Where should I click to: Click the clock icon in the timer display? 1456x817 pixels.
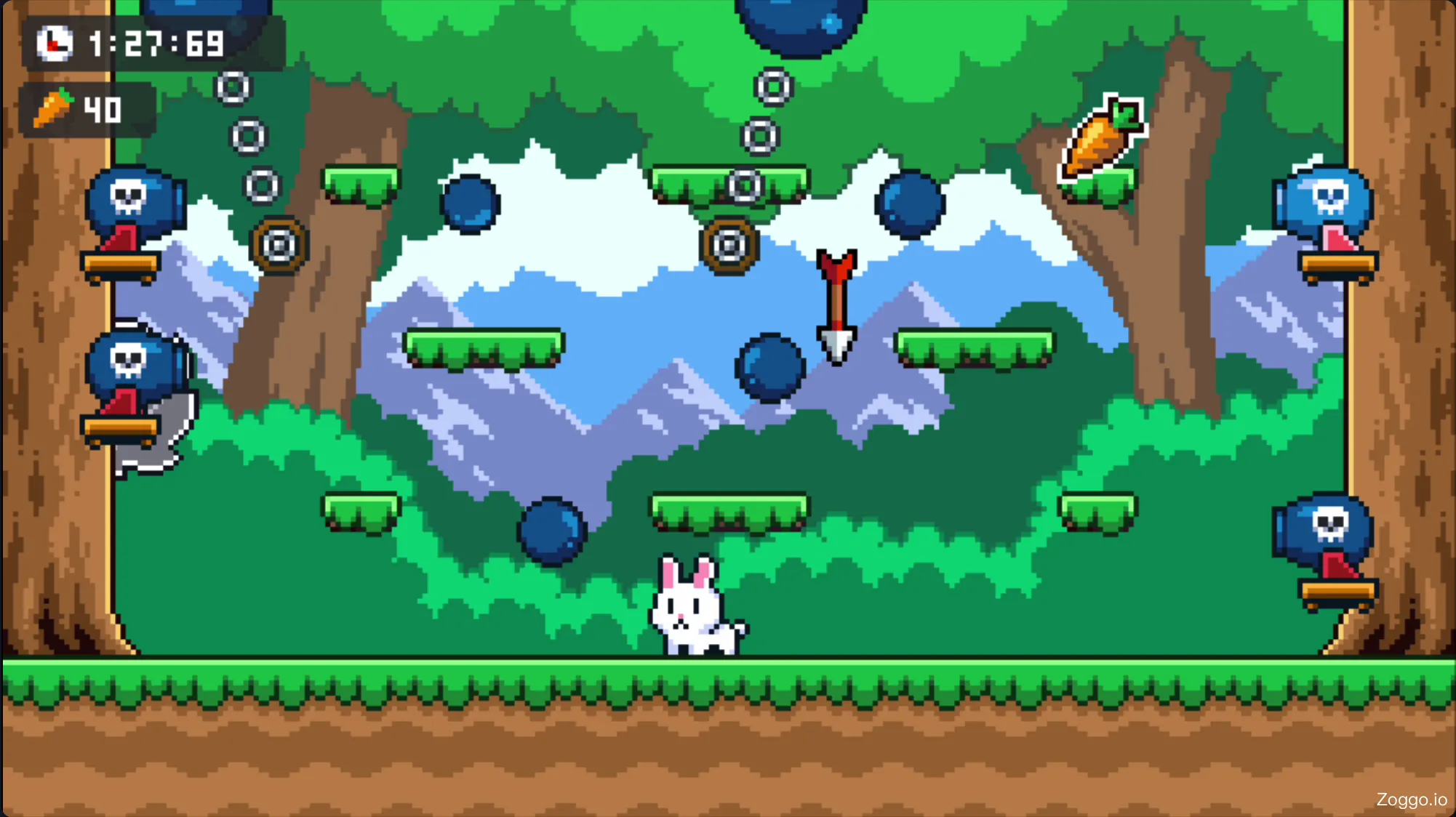pos(54,44)
